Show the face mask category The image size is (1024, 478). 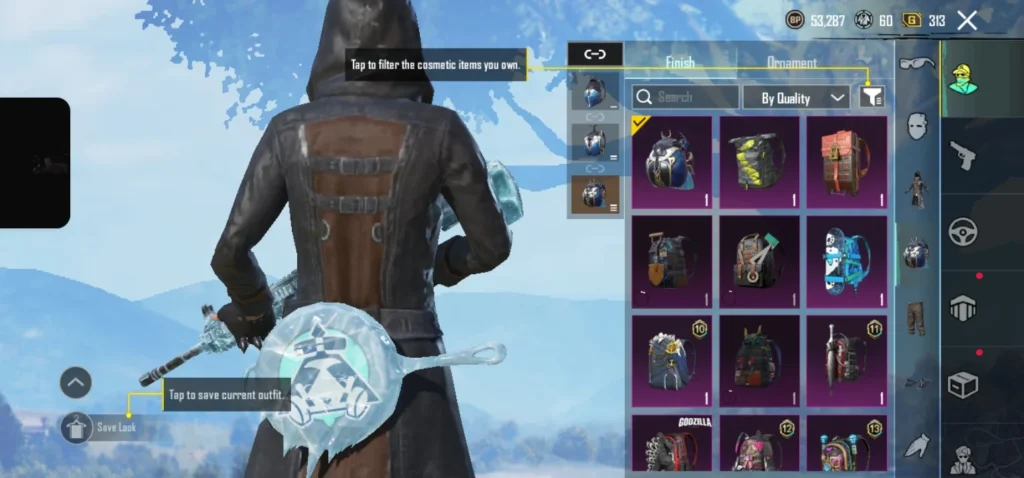click(917, 125)
